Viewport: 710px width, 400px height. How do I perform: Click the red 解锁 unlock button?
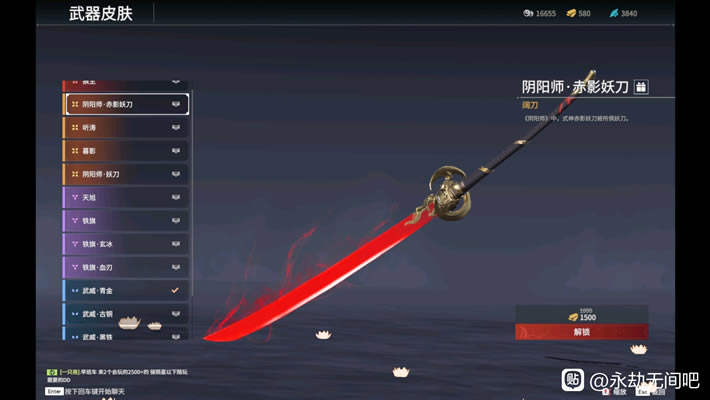[581, 331]
